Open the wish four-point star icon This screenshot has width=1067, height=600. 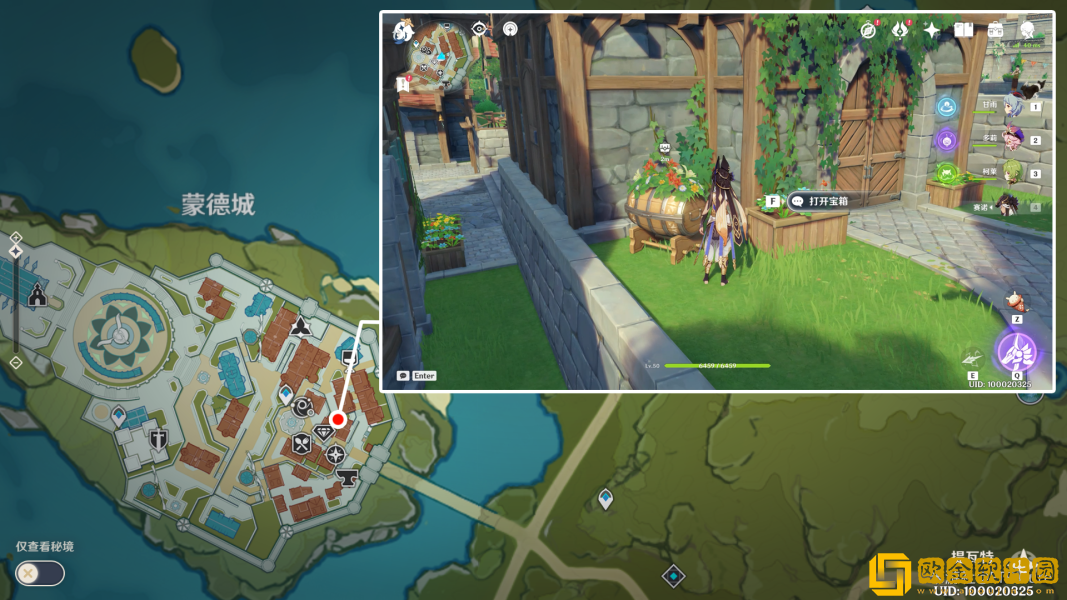pos(931,30)
